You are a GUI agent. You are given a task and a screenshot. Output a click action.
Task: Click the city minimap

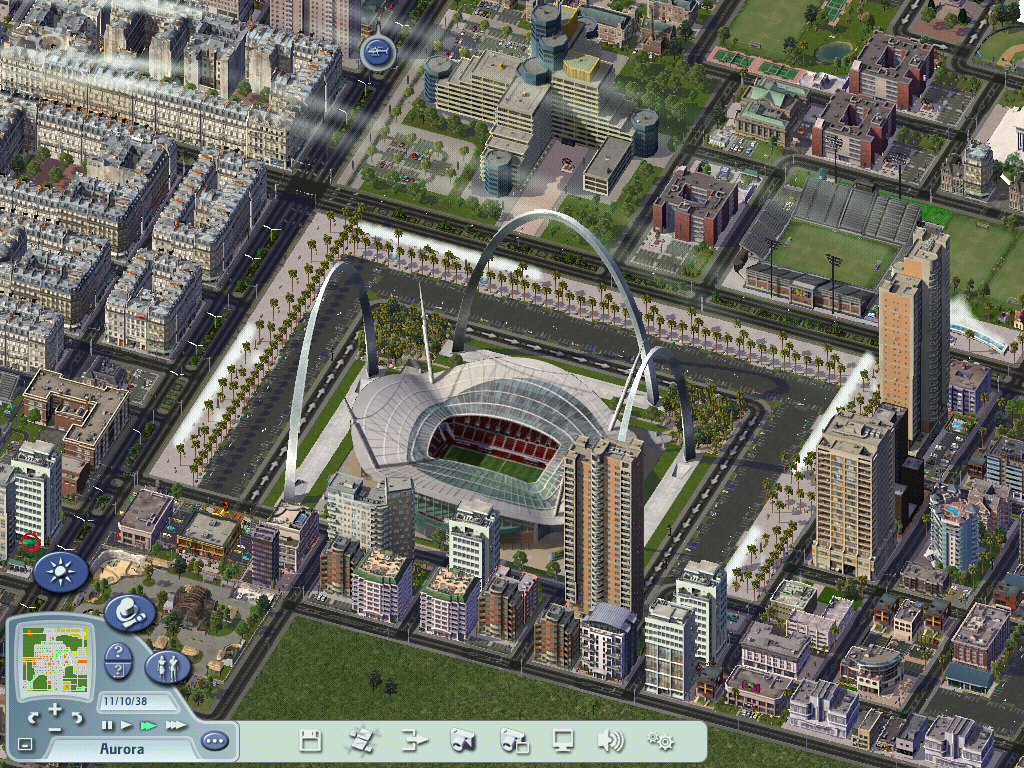(53, 659)
